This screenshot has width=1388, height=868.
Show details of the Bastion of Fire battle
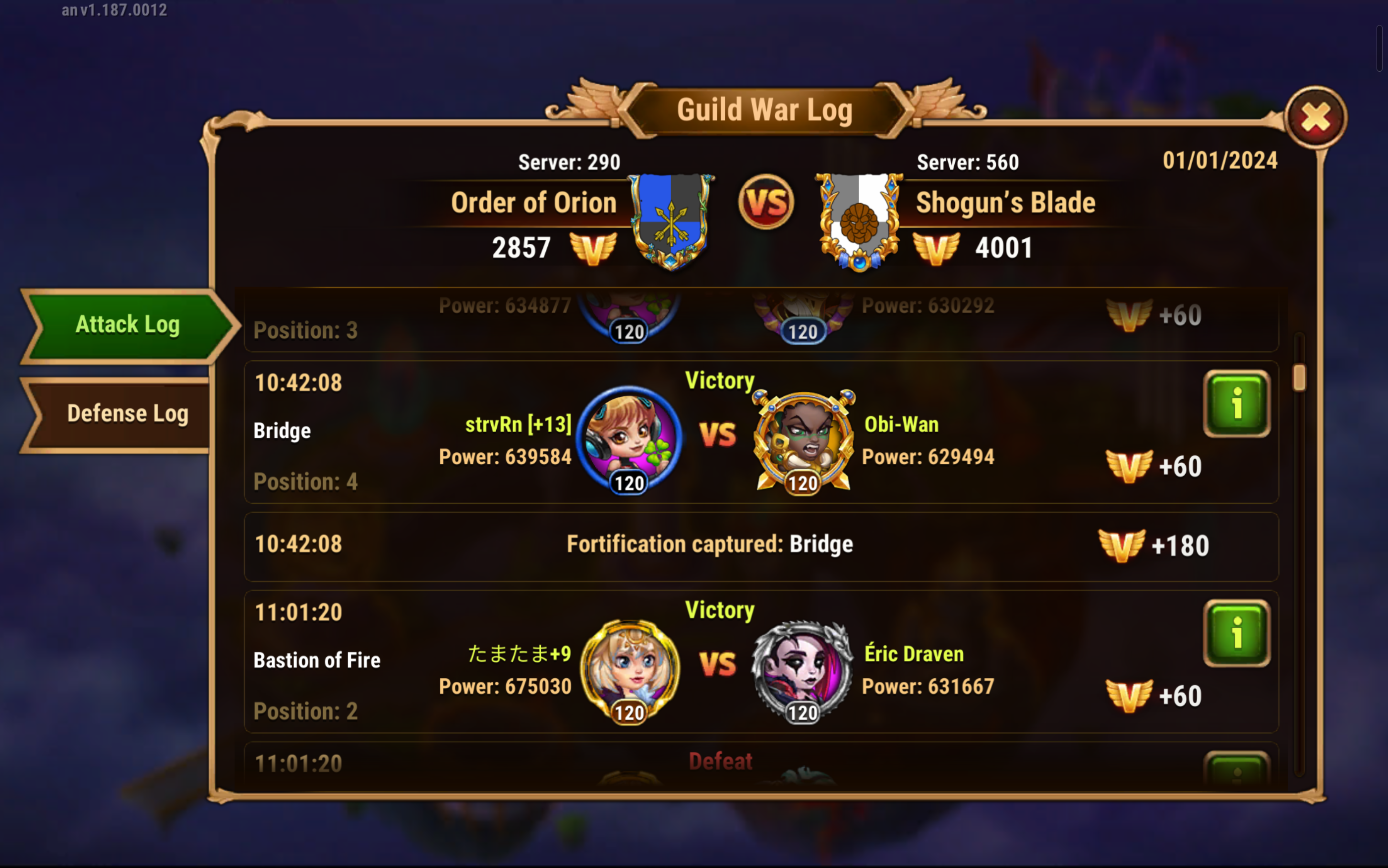1236,633
